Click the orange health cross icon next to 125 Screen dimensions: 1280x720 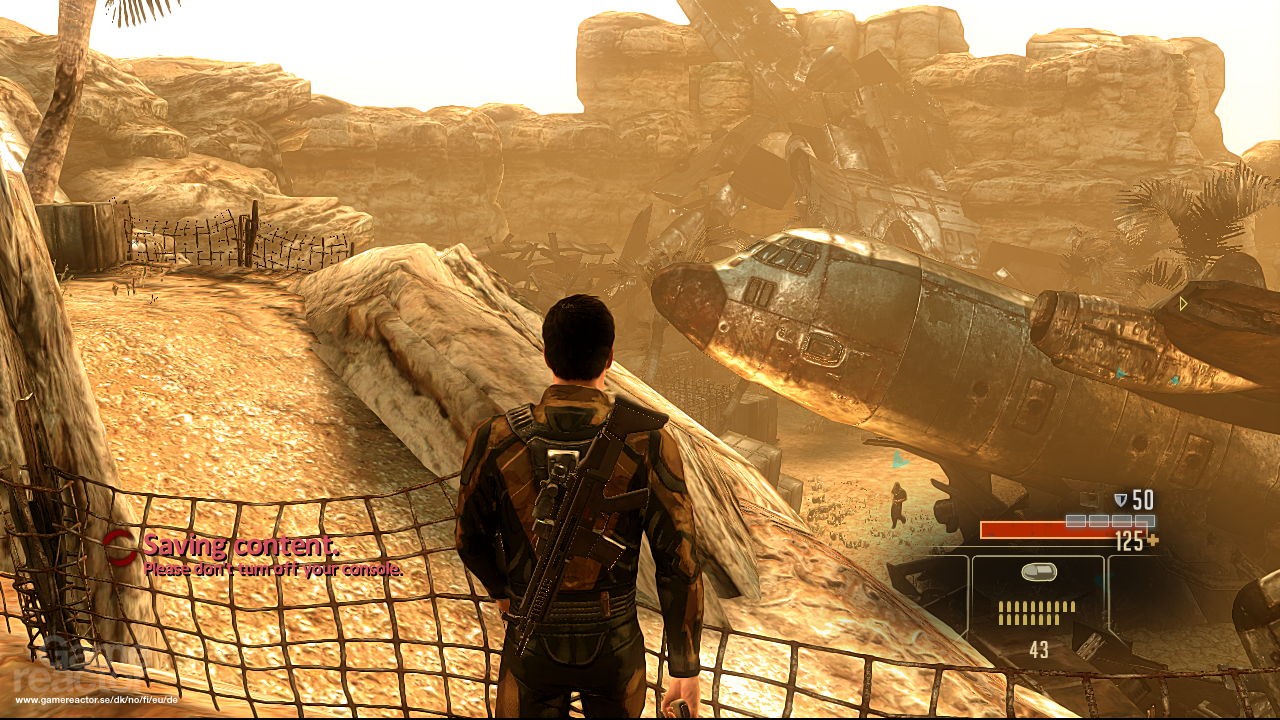point(1152,540)
